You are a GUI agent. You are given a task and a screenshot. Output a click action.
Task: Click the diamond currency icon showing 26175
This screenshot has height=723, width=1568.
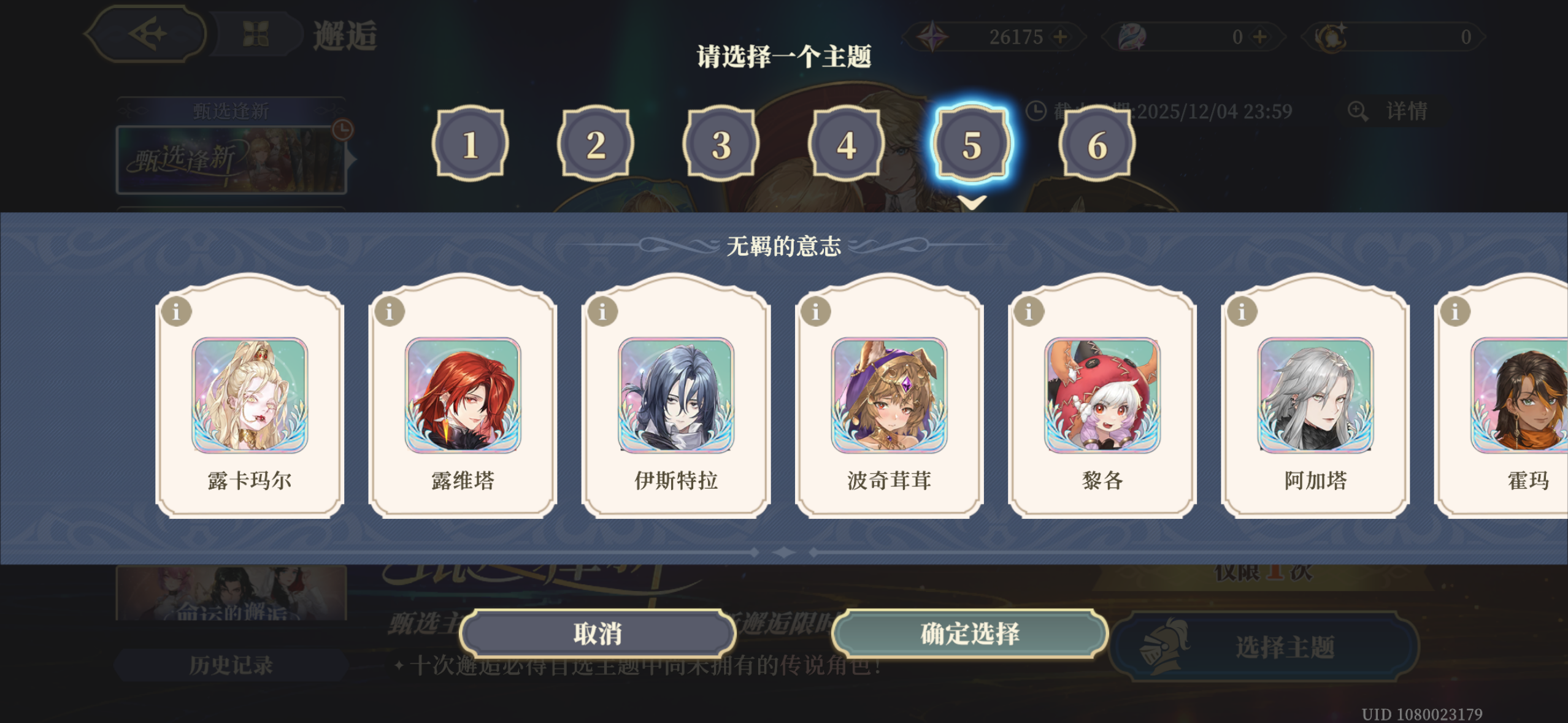[932, 37]
